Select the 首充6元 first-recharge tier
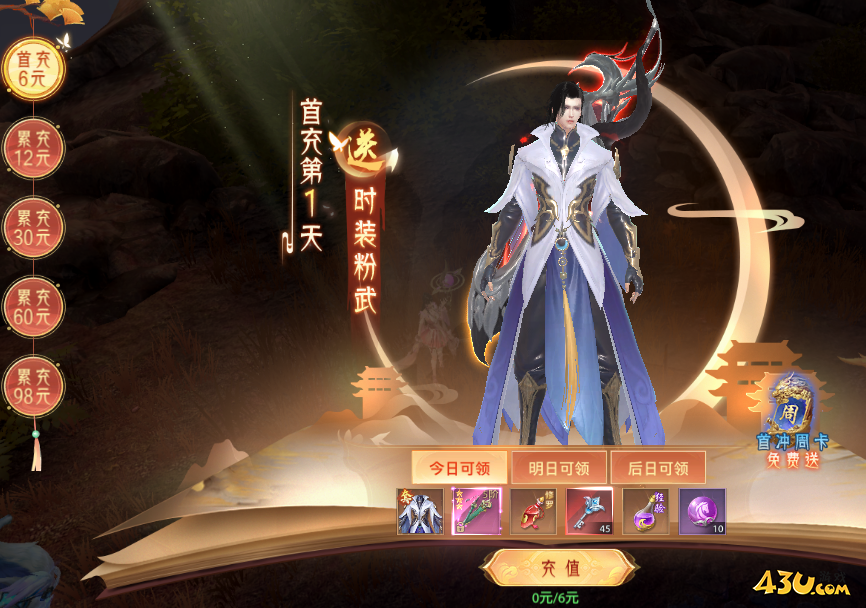This screenshot has width=866, height=608. 34,69
